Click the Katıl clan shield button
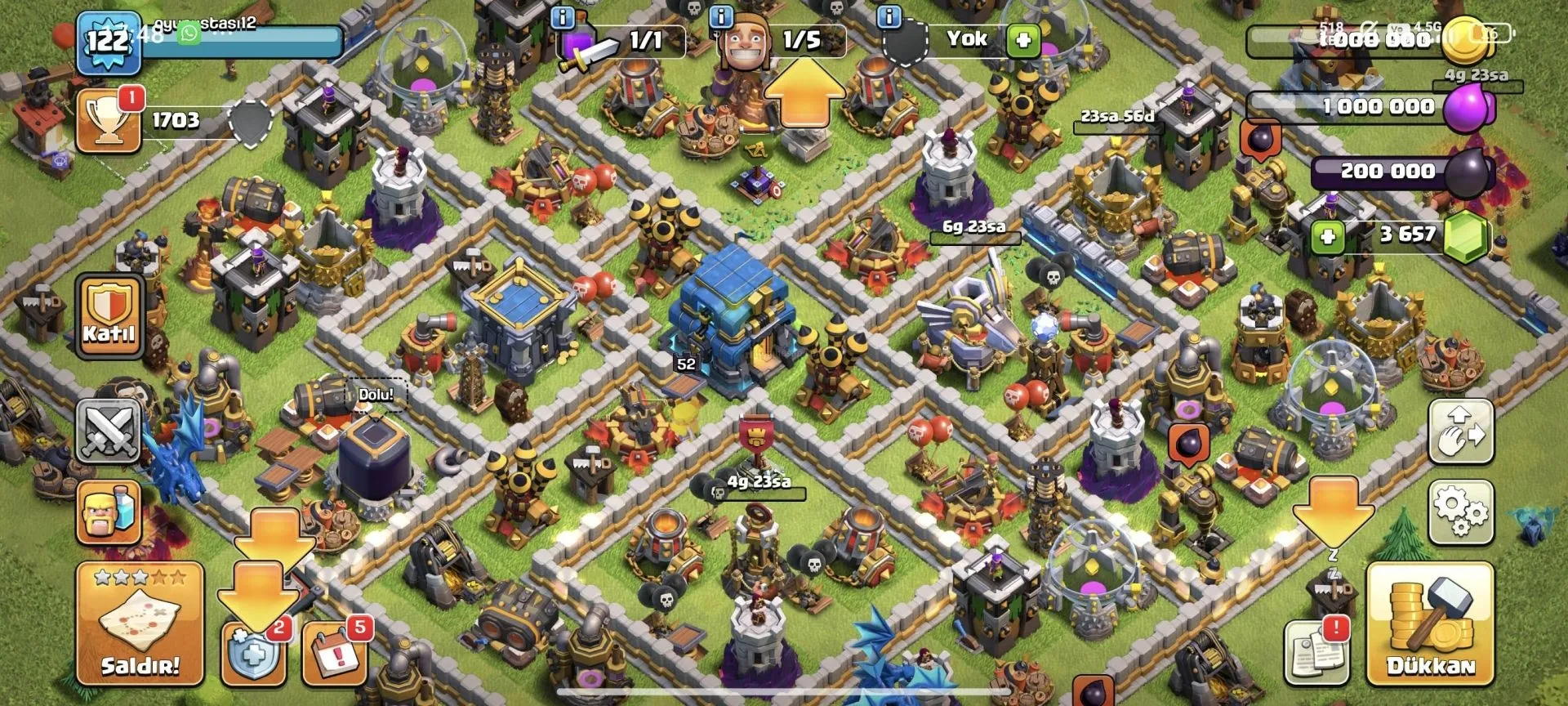 [x=109, y=315]
